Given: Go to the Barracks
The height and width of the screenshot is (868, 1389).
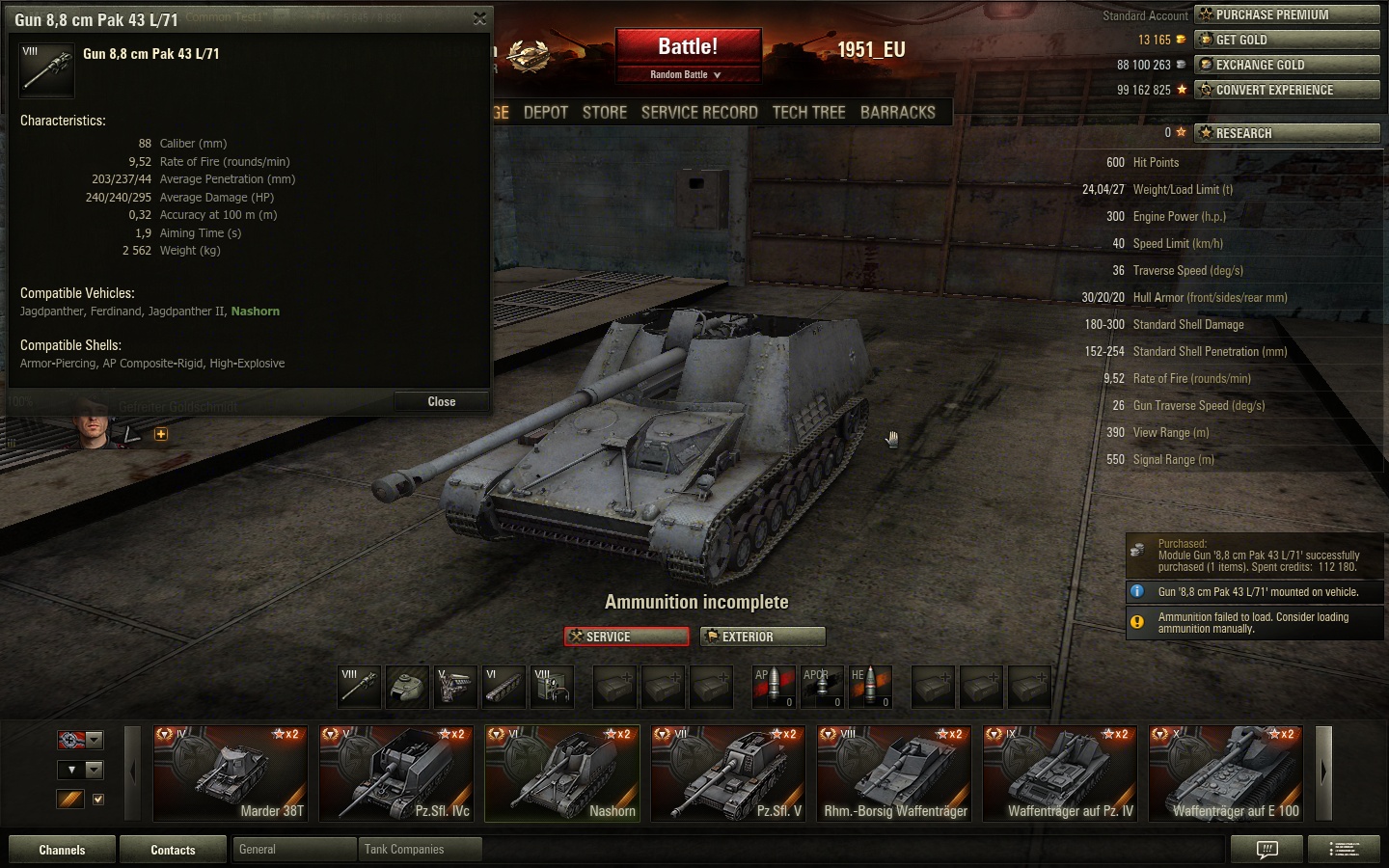Looking at the screenshot, I should 897,112.
